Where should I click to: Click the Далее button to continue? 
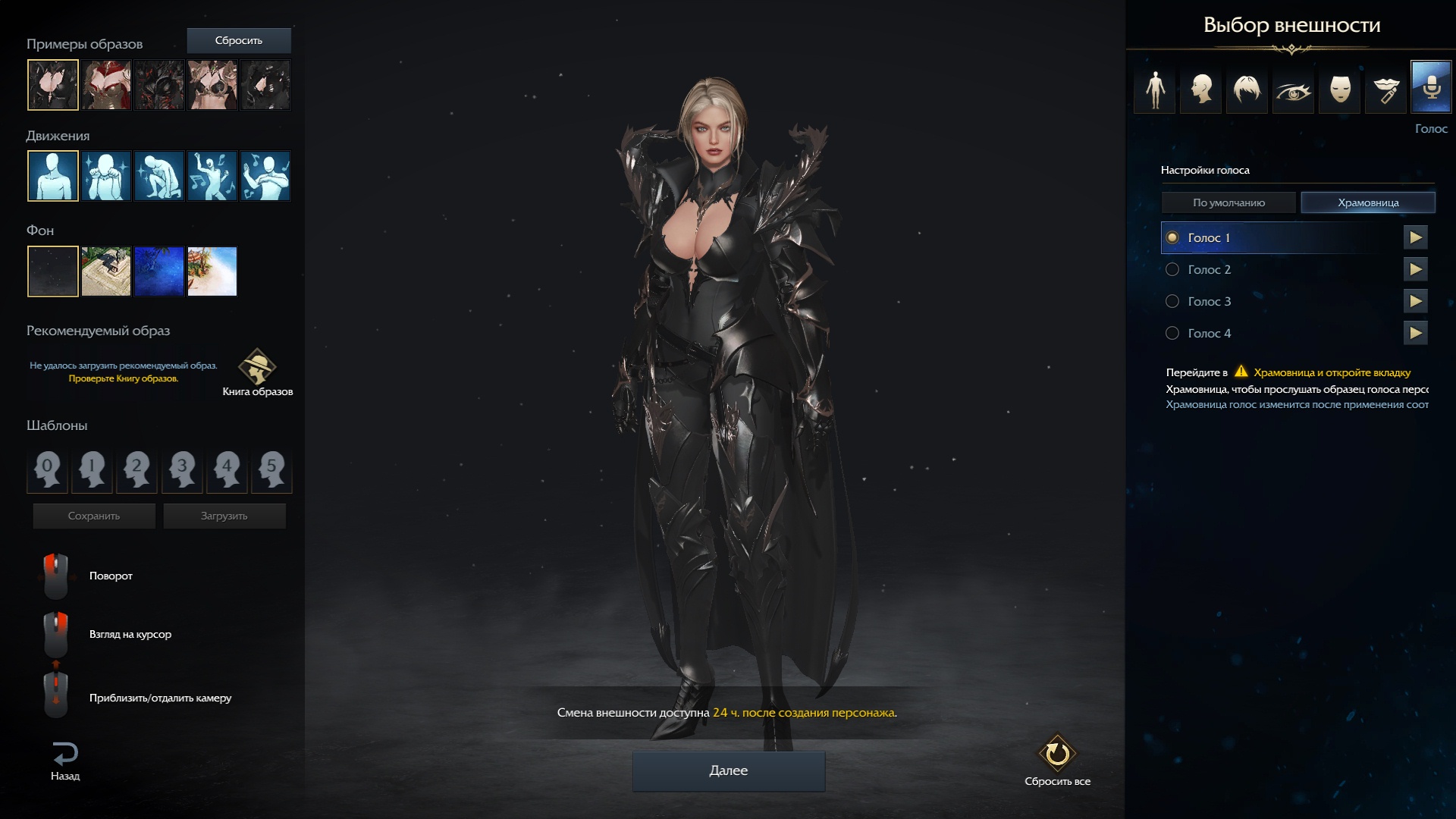(x=728, y=770)
